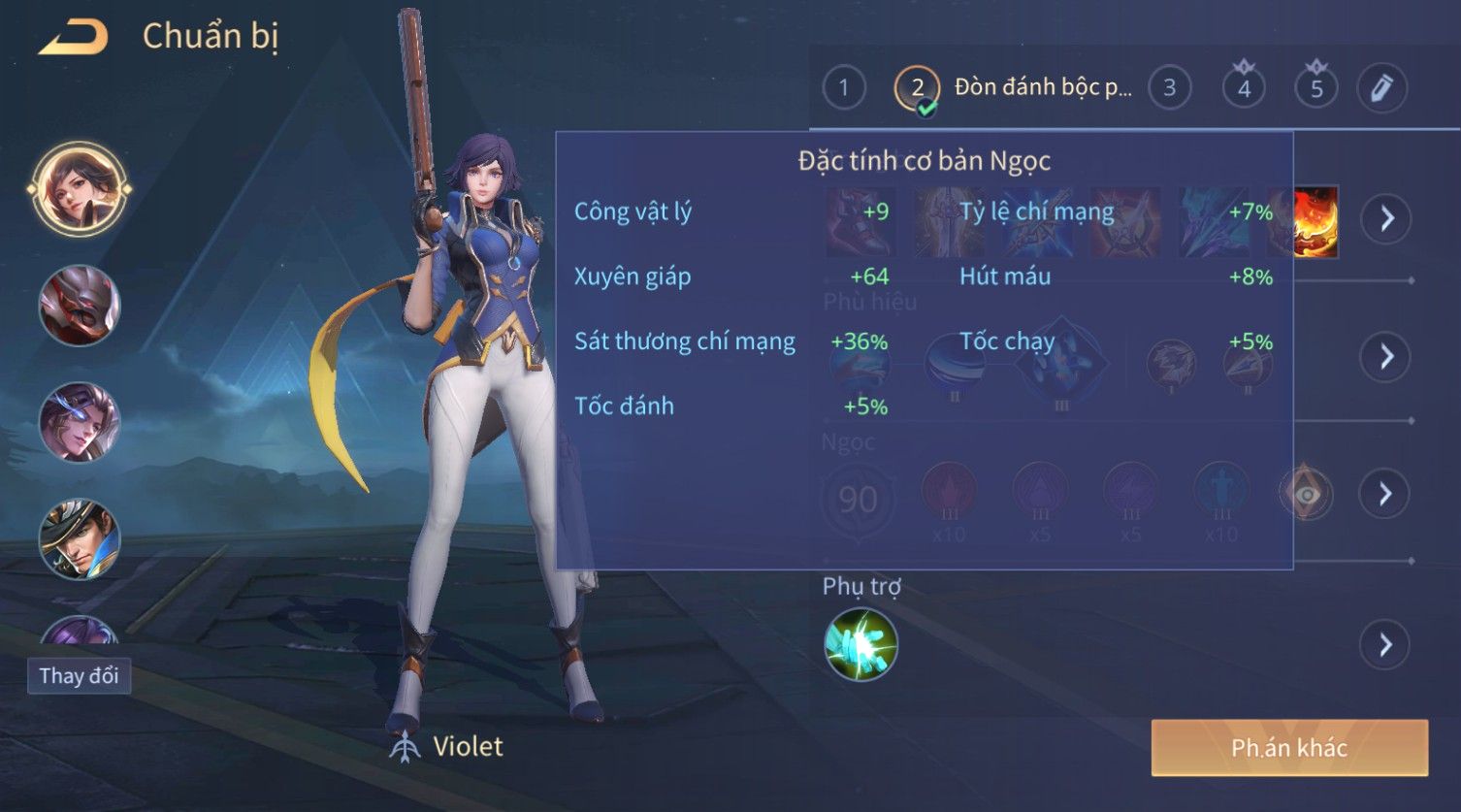
Task: Open the equipment row arrow
Action: coord(1386,218)
